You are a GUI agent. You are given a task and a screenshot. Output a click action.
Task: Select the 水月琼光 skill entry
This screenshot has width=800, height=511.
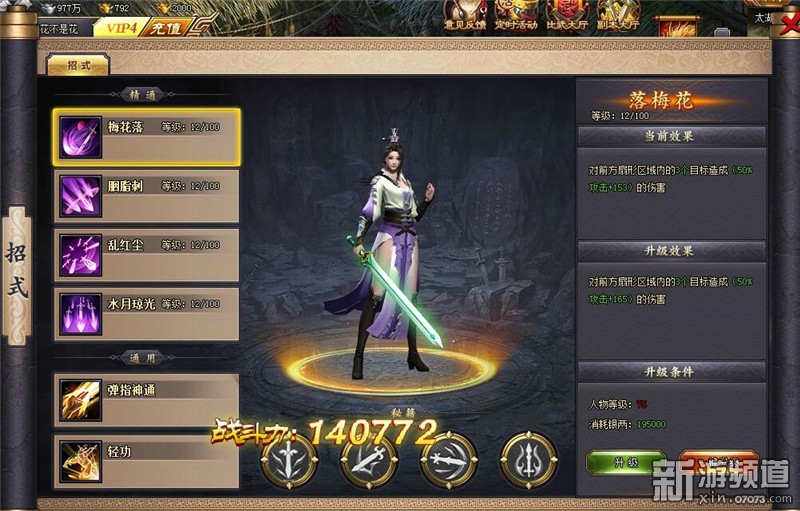click(x=146, y=313)
